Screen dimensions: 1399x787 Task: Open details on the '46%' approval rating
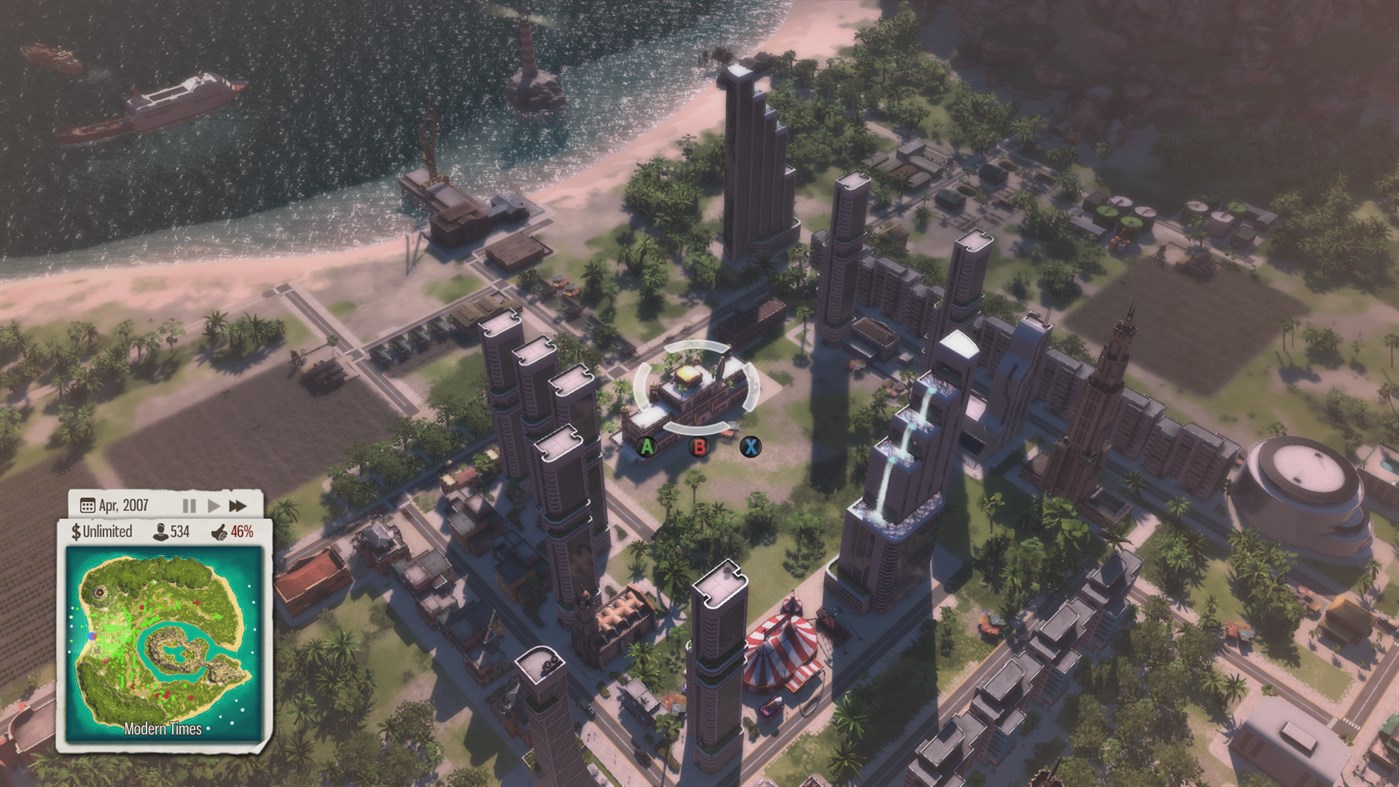click(x=241, y=532)
